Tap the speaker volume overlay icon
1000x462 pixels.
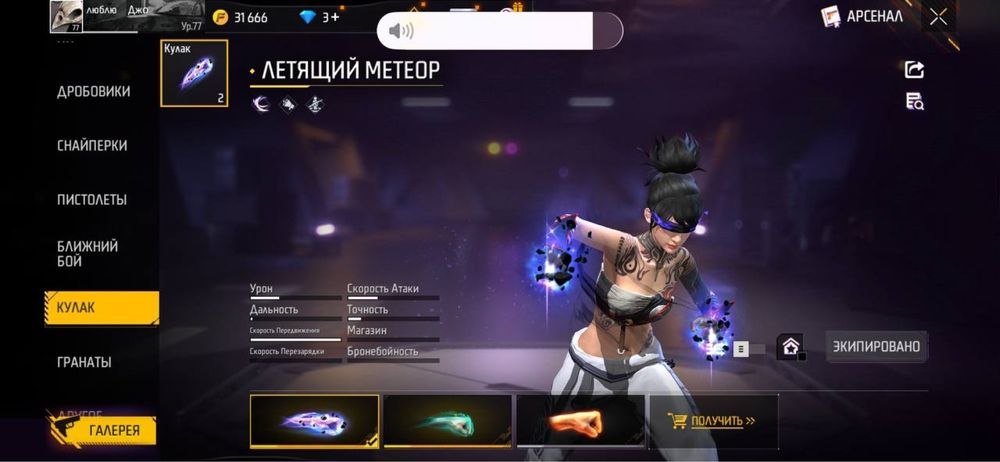(400, 31)
